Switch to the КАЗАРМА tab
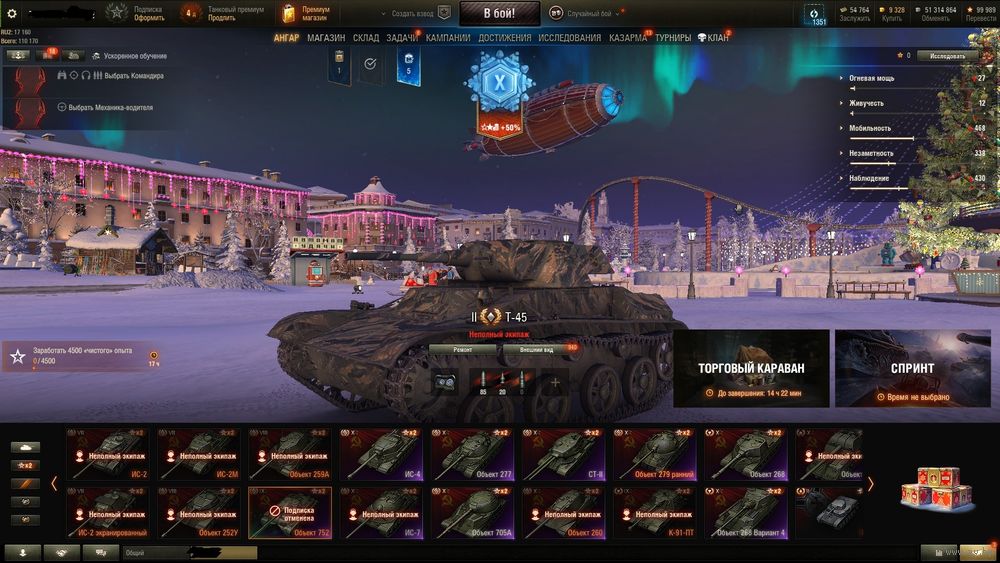 pos(628,38)
